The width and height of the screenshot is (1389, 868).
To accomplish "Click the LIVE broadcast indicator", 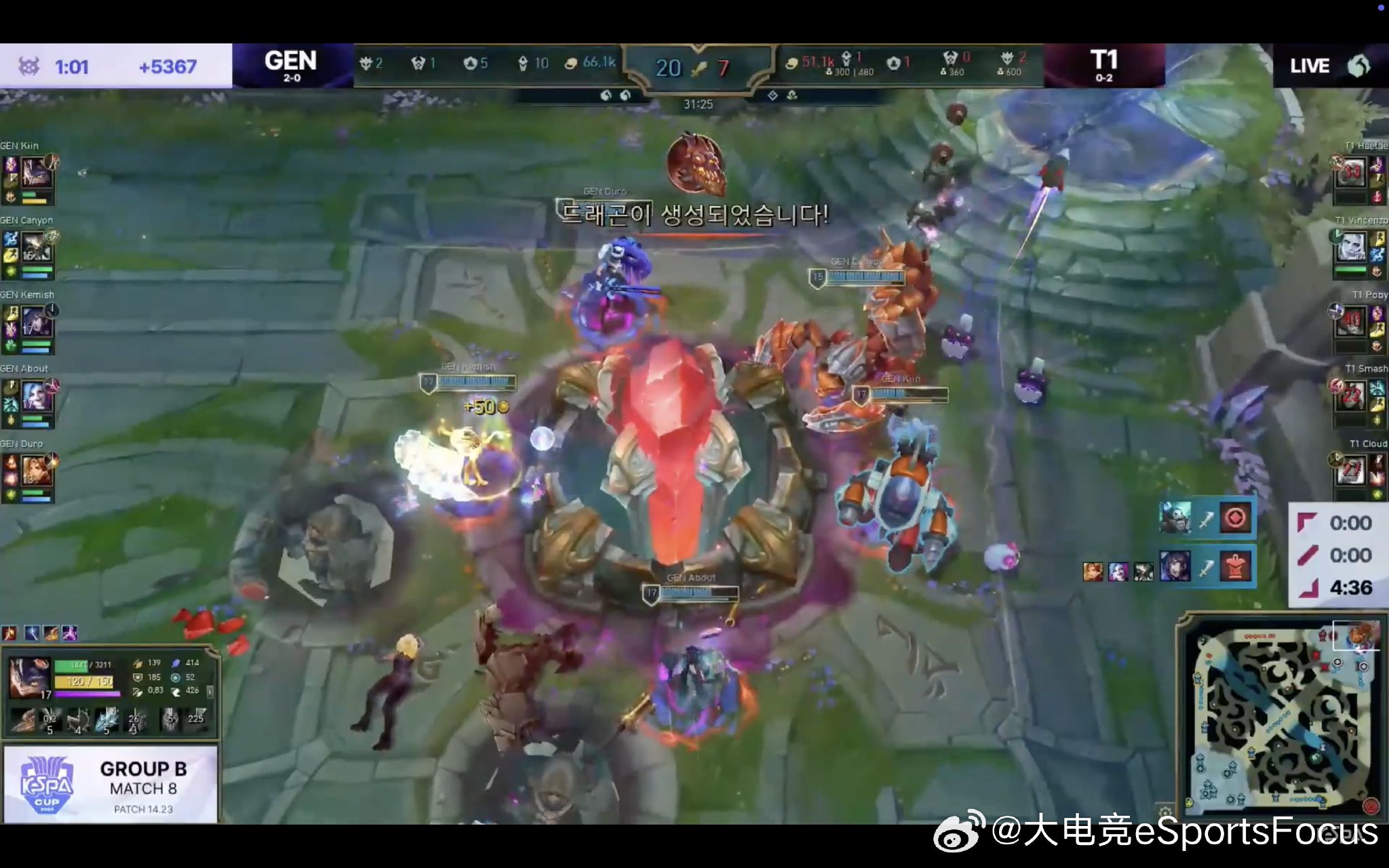I will tap(1309, 66).
